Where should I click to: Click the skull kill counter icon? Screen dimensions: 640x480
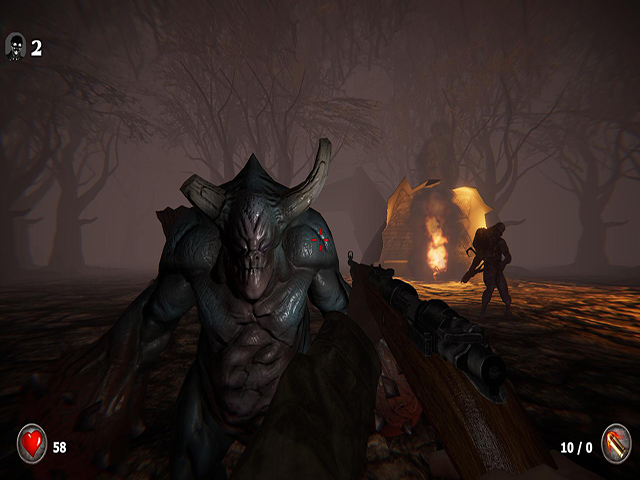(x=16, y=46)
